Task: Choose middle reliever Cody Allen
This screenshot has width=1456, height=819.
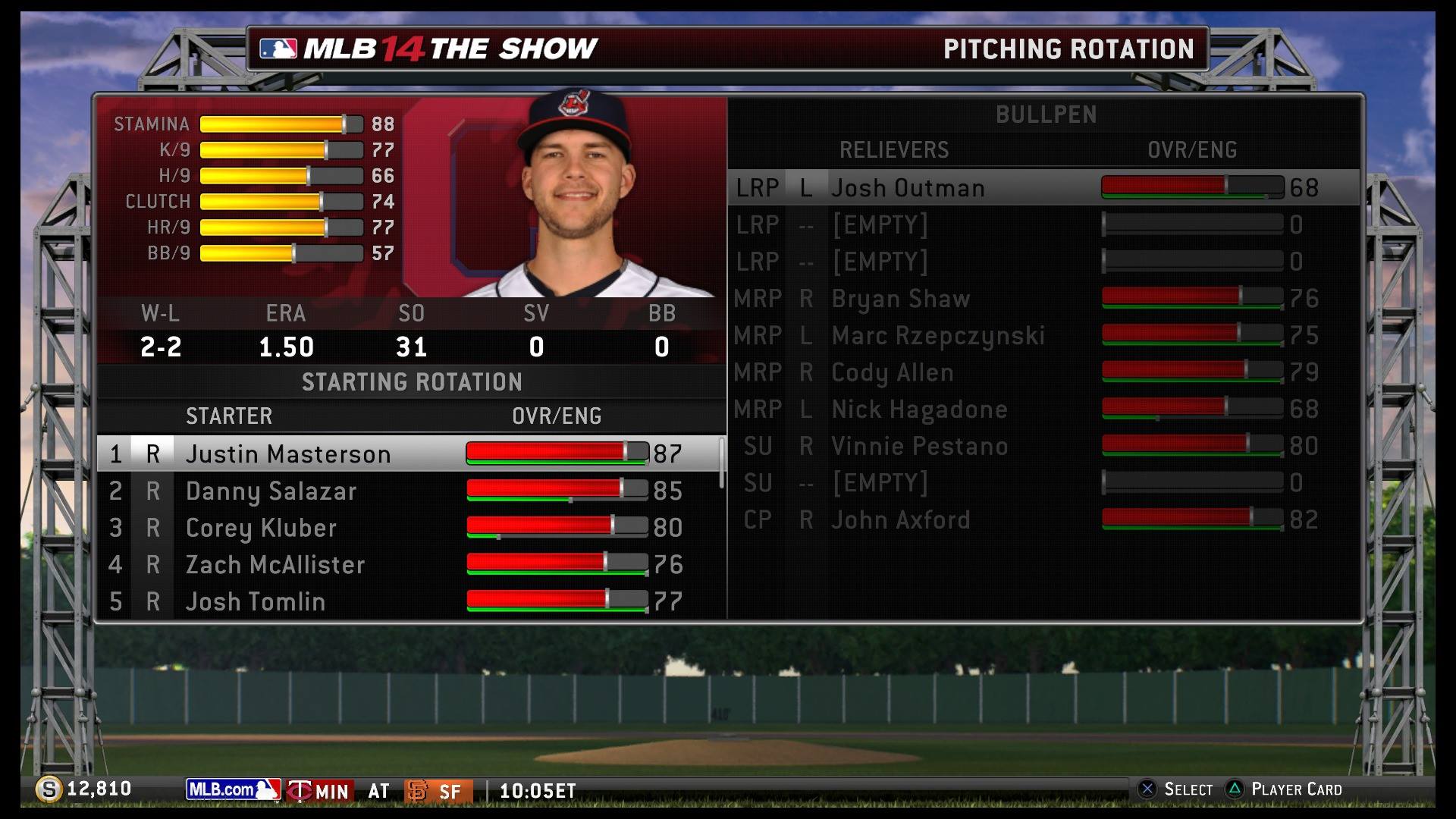Action: [892, 372]
